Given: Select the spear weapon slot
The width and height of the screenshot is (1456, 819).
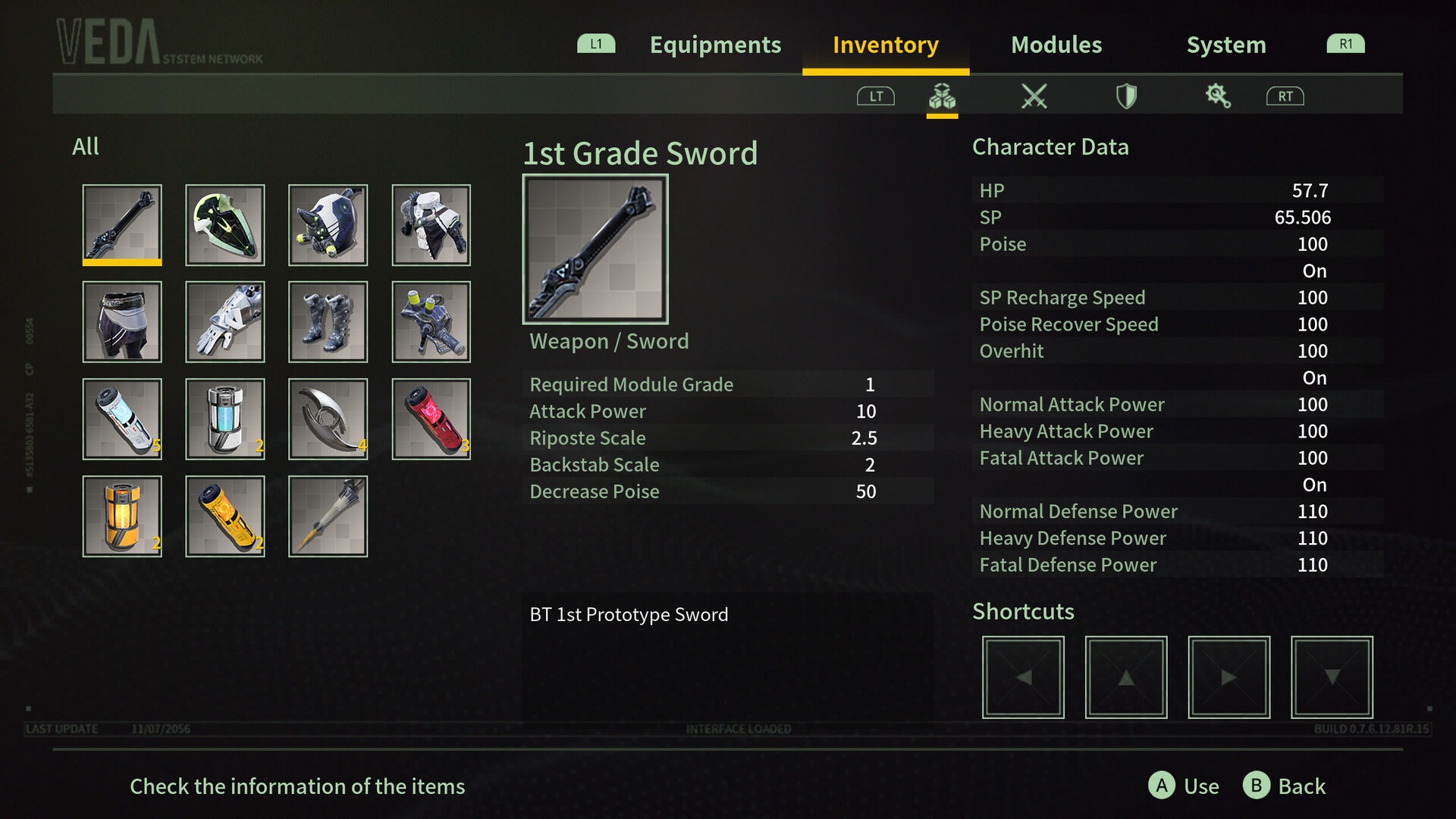Looking at the screenshot, I should pos(328,516).
